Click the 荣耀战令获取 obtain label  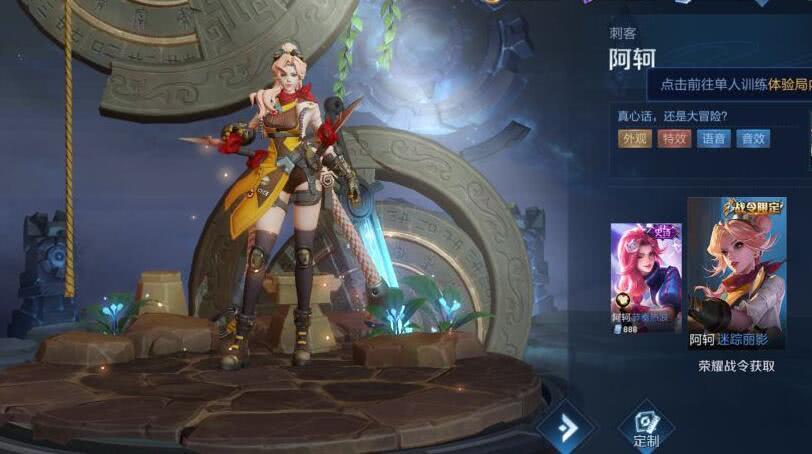click(x=737, y=366)
